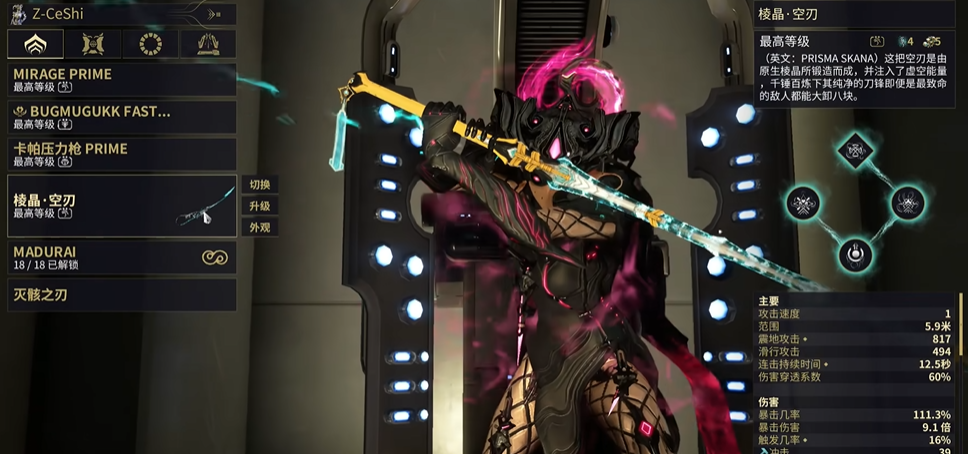Open the Z-CeShi loadout selector
Screen dimensions: 968x454
pyautogui.click(x=100, y=14)
